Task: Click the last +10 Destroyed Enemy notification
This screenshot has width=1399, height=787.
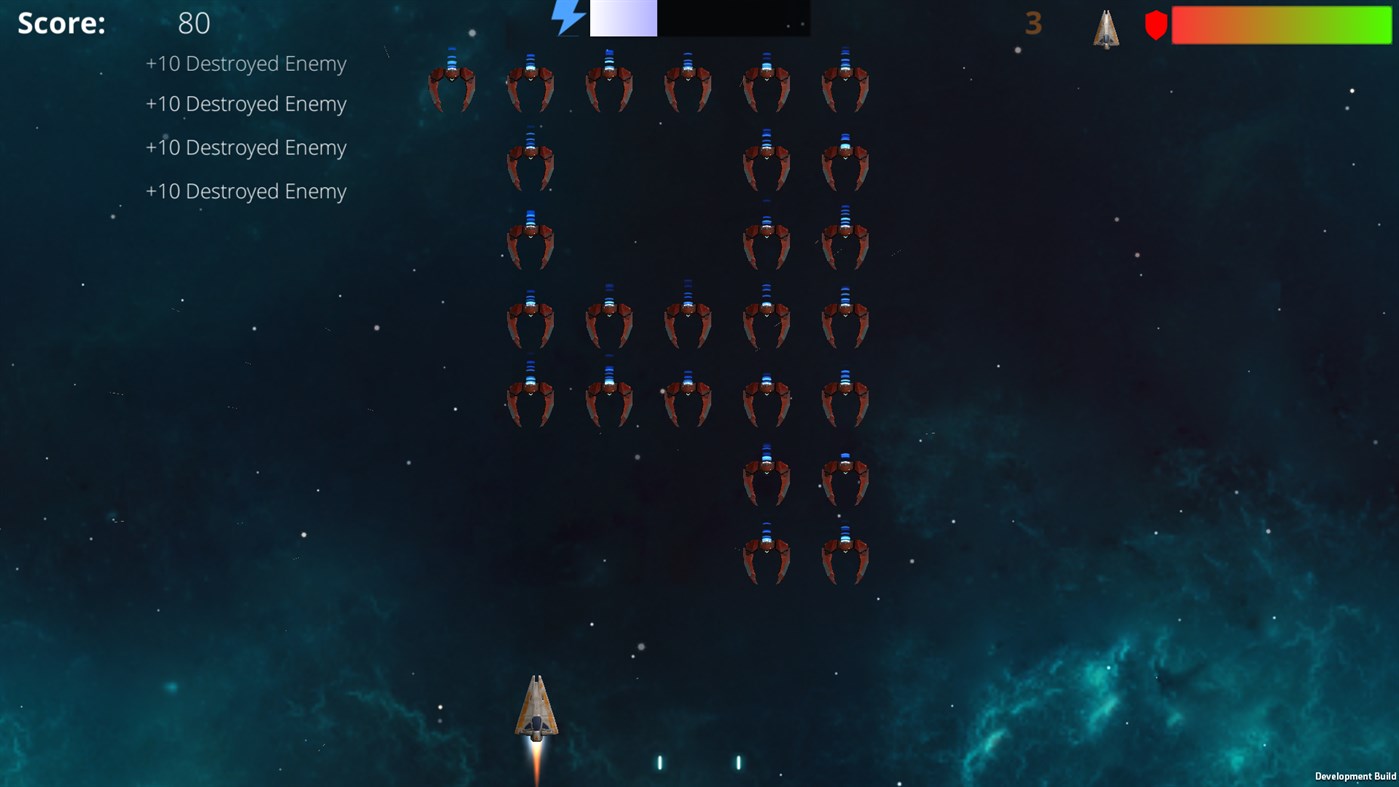Action: pyautogui.click(x=246, y=190)
